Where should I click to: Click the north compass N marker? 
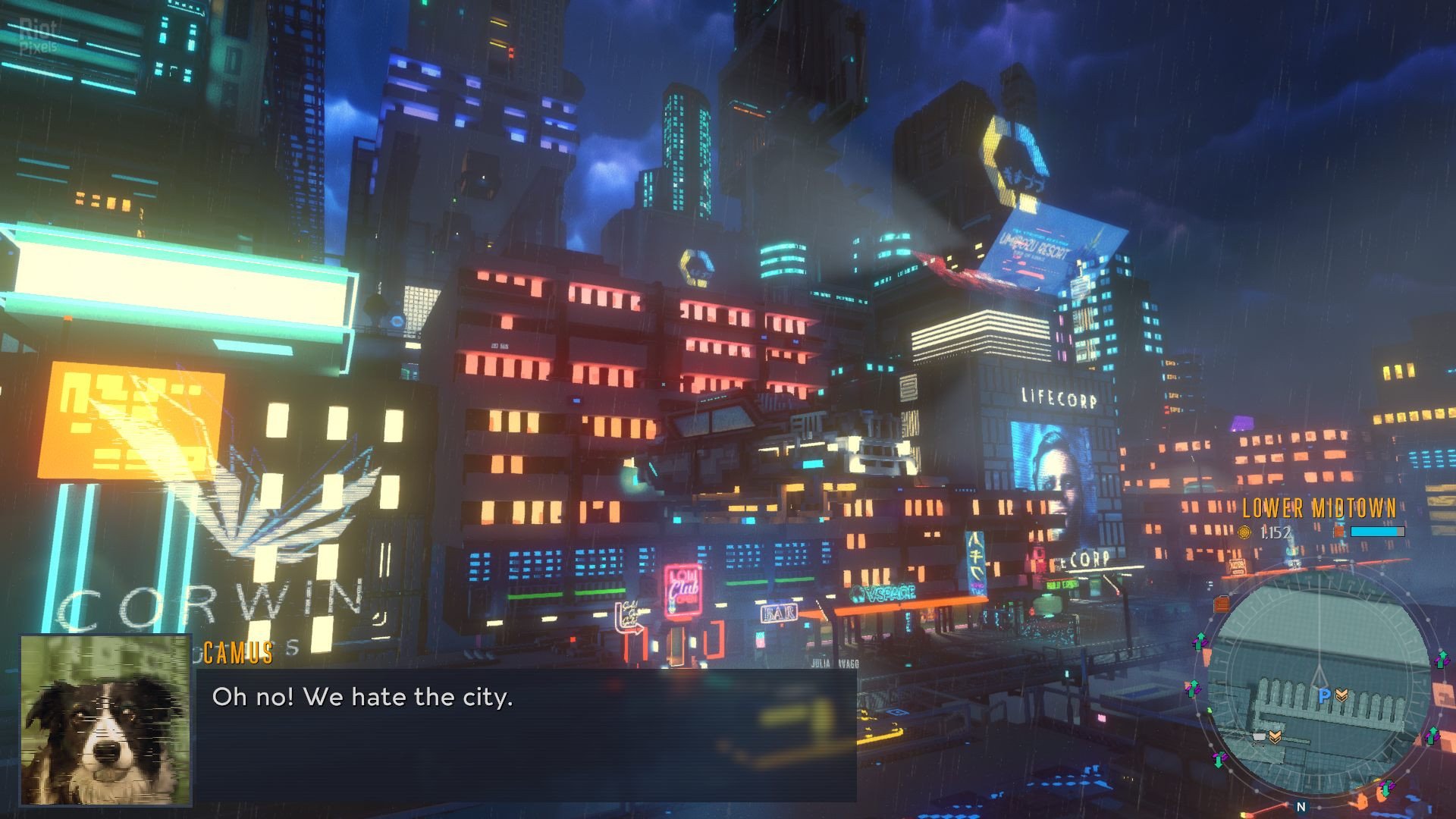[1301, 807]
